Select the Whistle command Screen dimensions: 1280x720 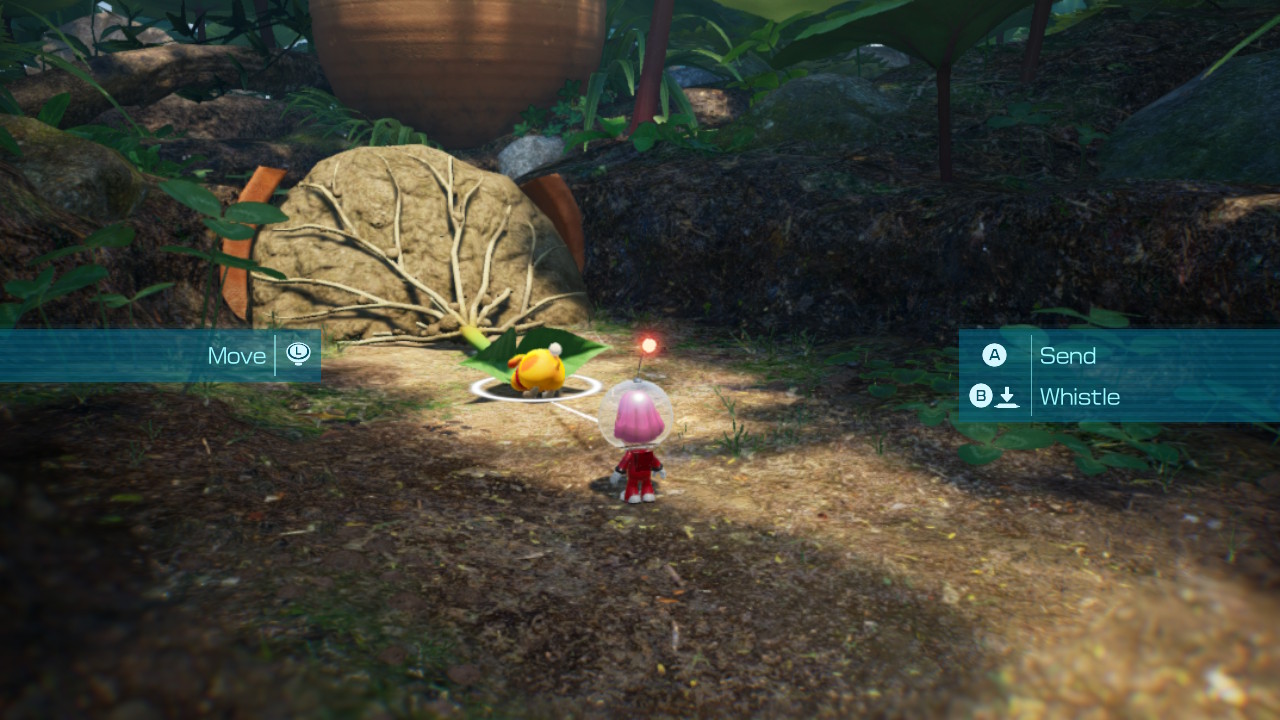coord(1080,396)
